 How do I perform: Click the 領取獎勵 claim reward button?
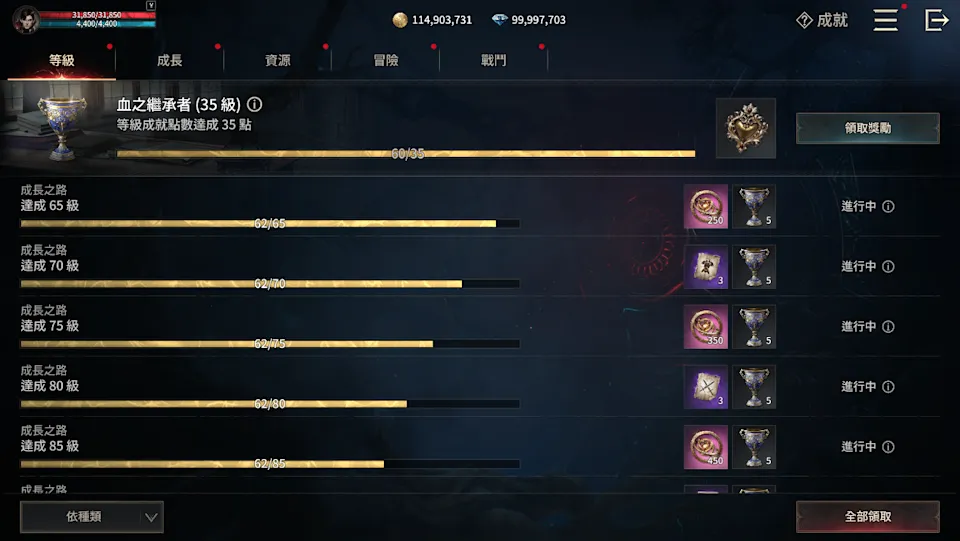click(867, 128)
